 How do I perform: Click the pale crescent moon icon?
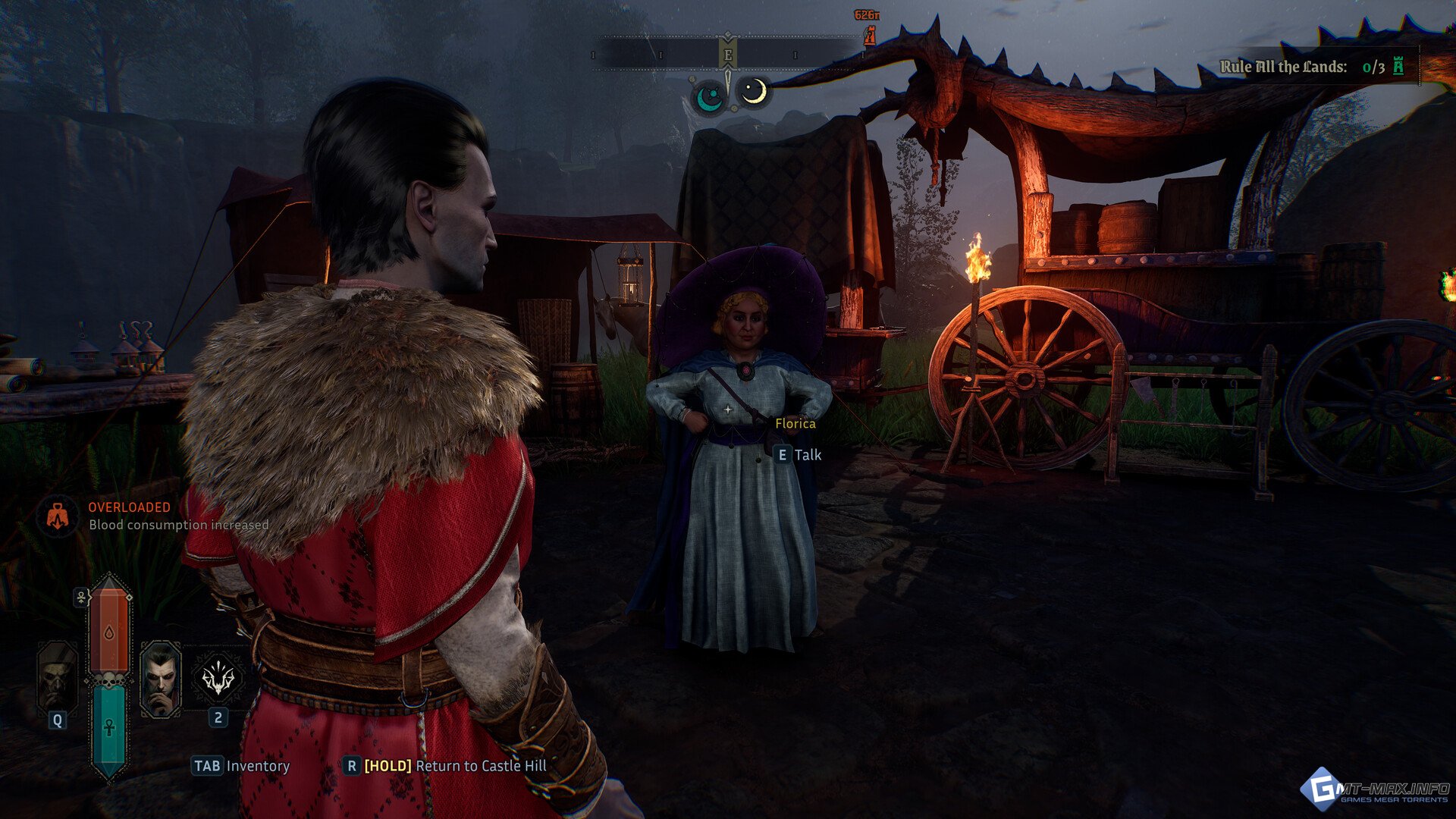point(754,93)
